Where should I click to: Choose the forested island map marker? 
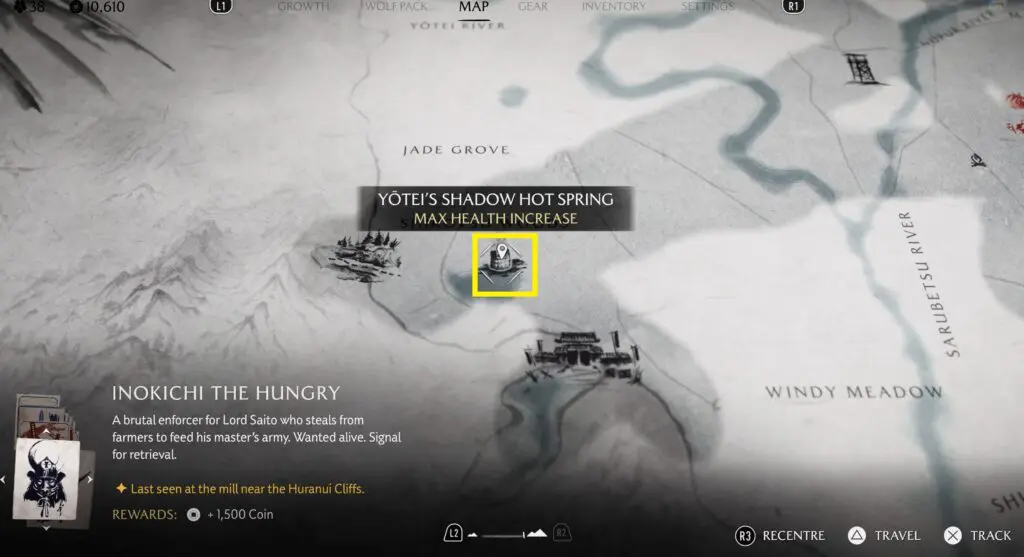click(x=355, y=254)
